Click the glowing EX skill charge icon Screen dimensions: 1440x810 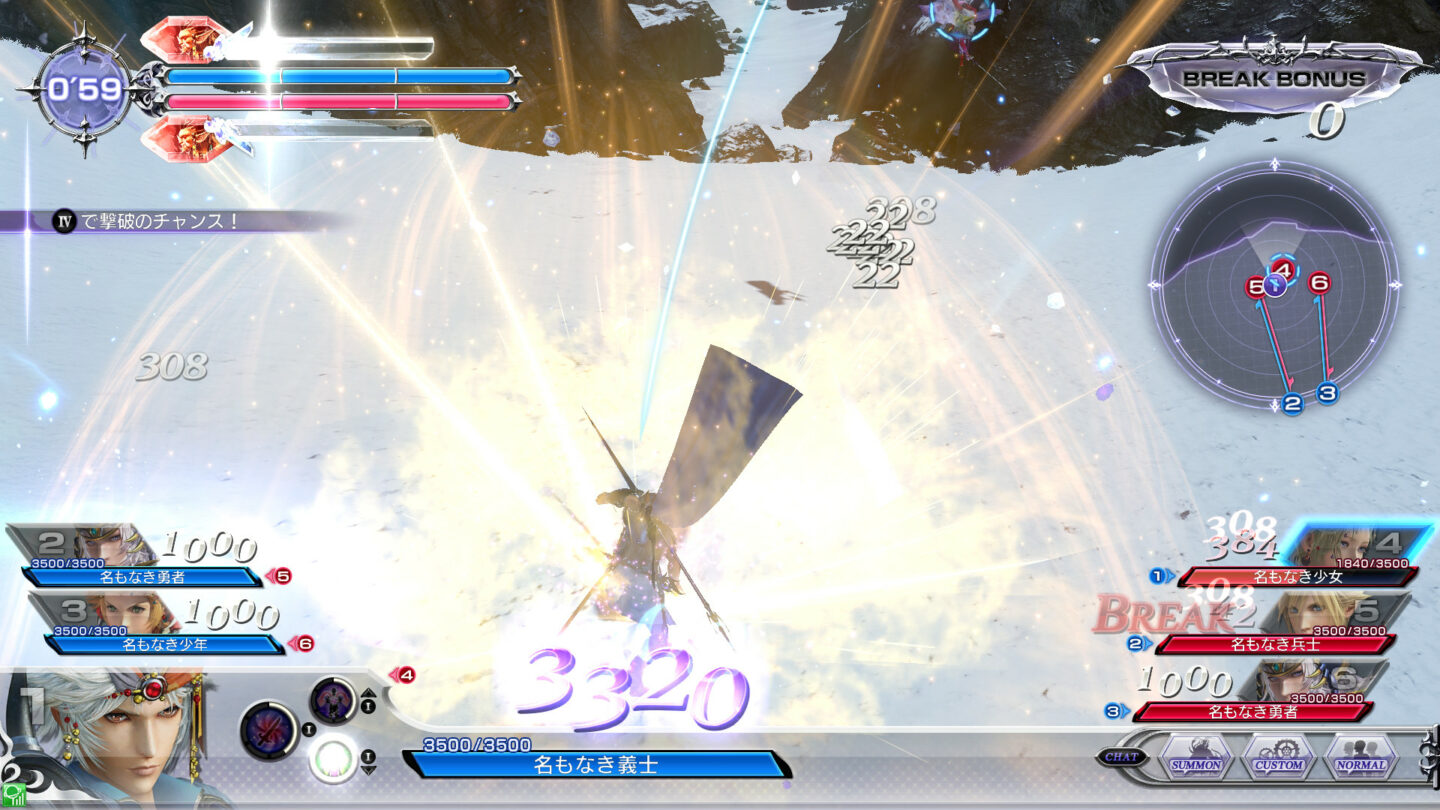(x=333, y=761)
